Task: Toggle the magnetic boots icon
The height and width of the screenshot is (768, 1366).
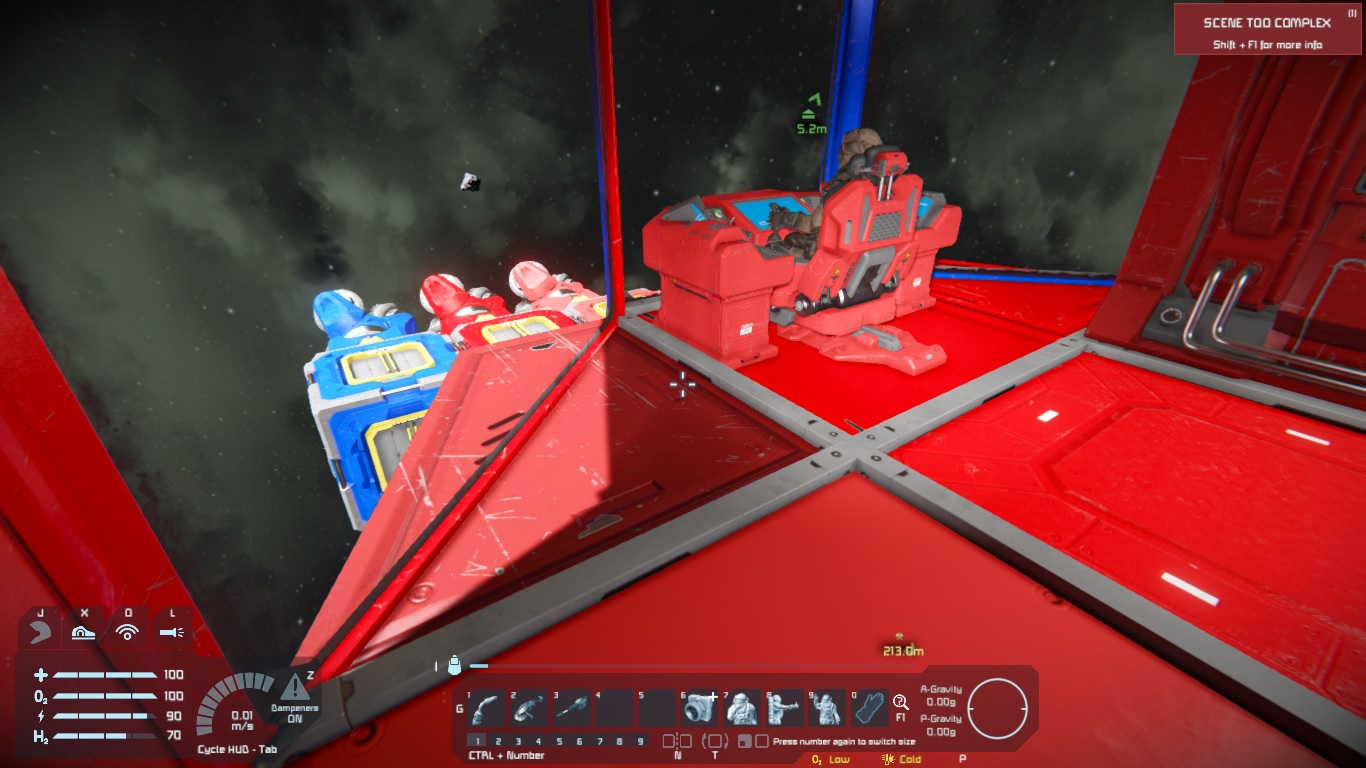Action: click(x=84, y=632)
